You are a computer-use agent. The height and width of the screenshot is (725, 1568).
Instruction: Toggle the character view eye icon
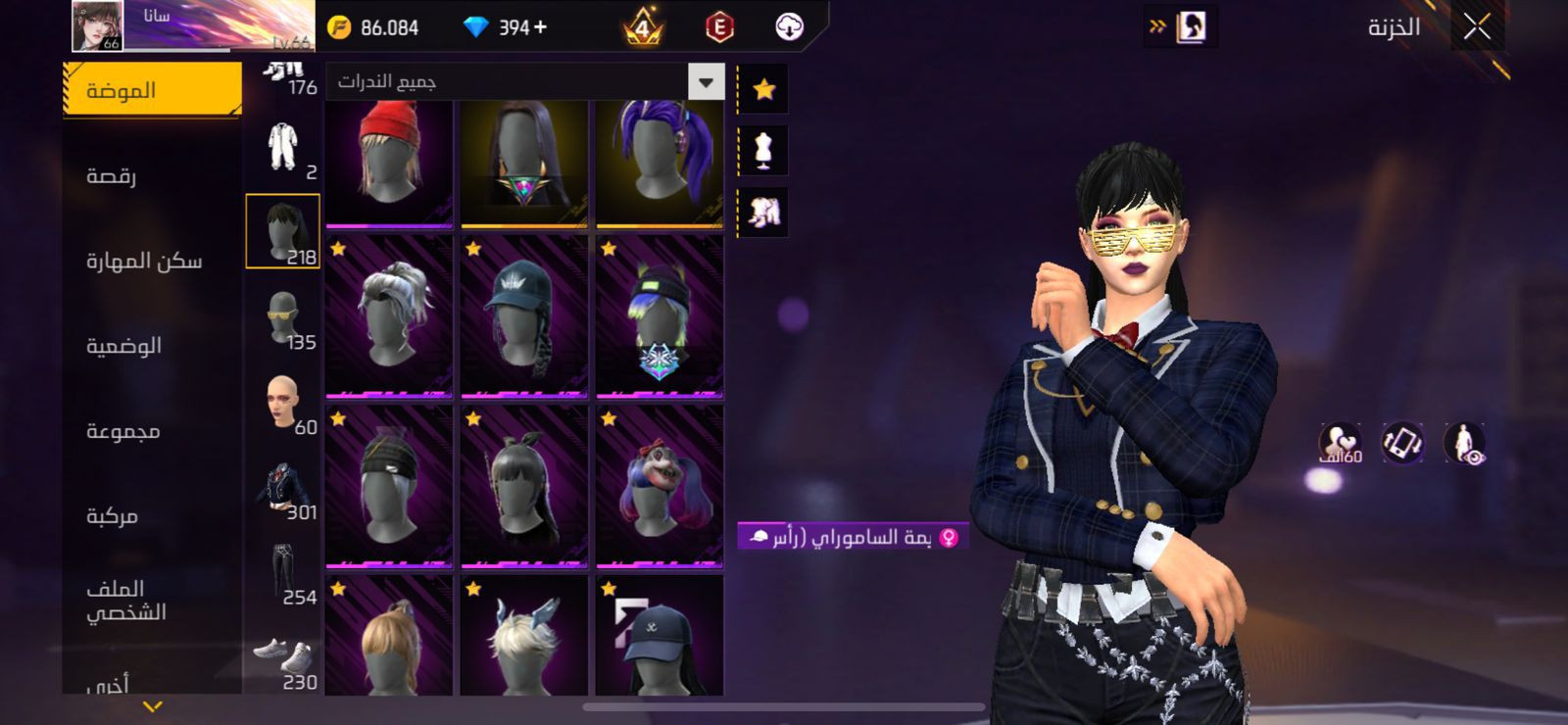[x=1465, y=443]
